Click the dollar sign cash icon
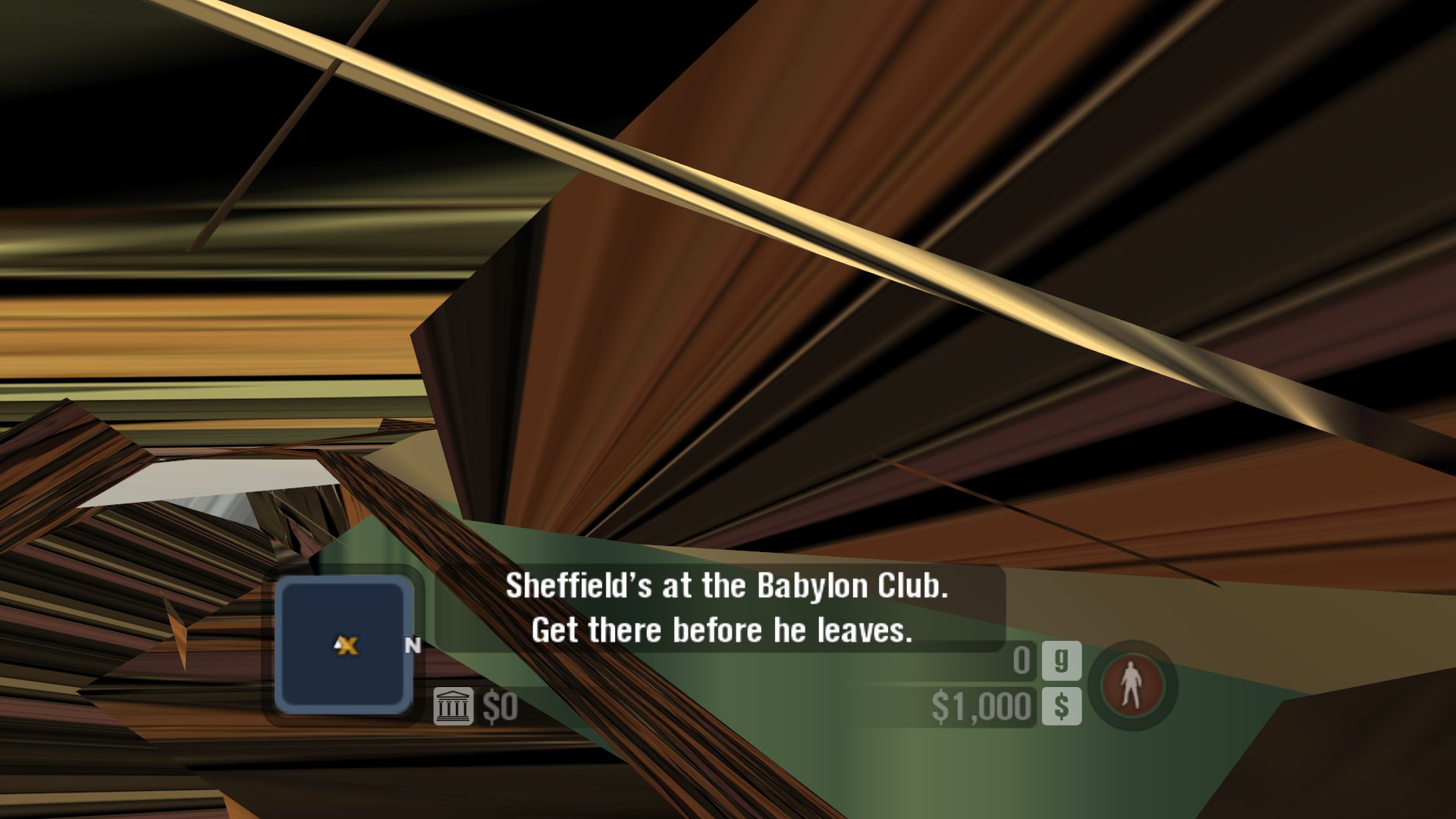 [1061, 707]
